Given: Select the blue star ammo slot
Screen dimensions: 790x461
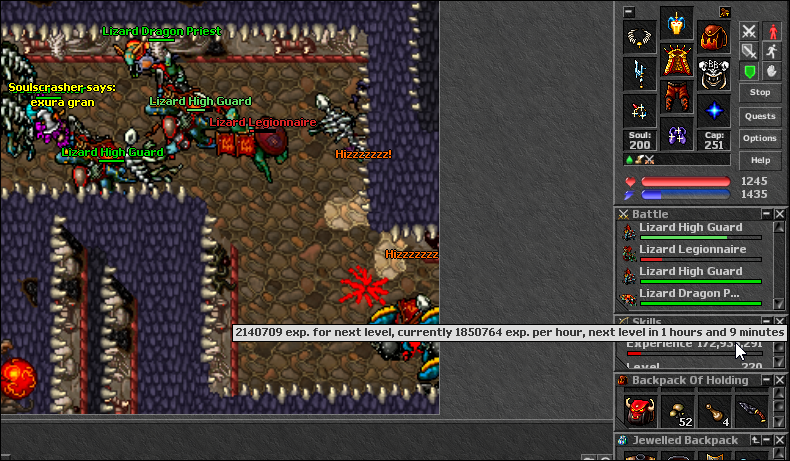Looking at the screenshot, I should [713, 111].
